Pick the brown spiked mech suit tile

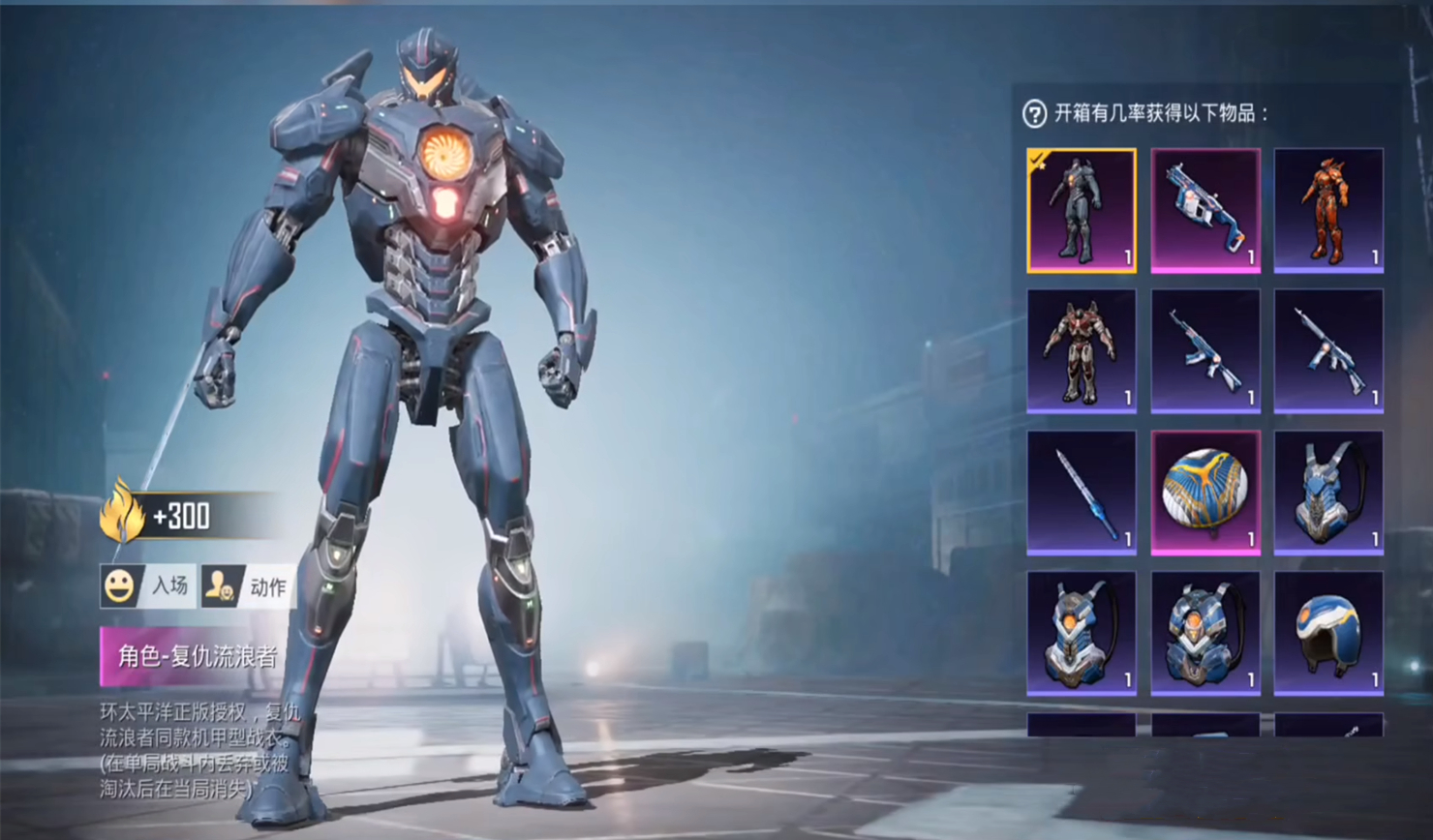click(x=1081, y=351)
